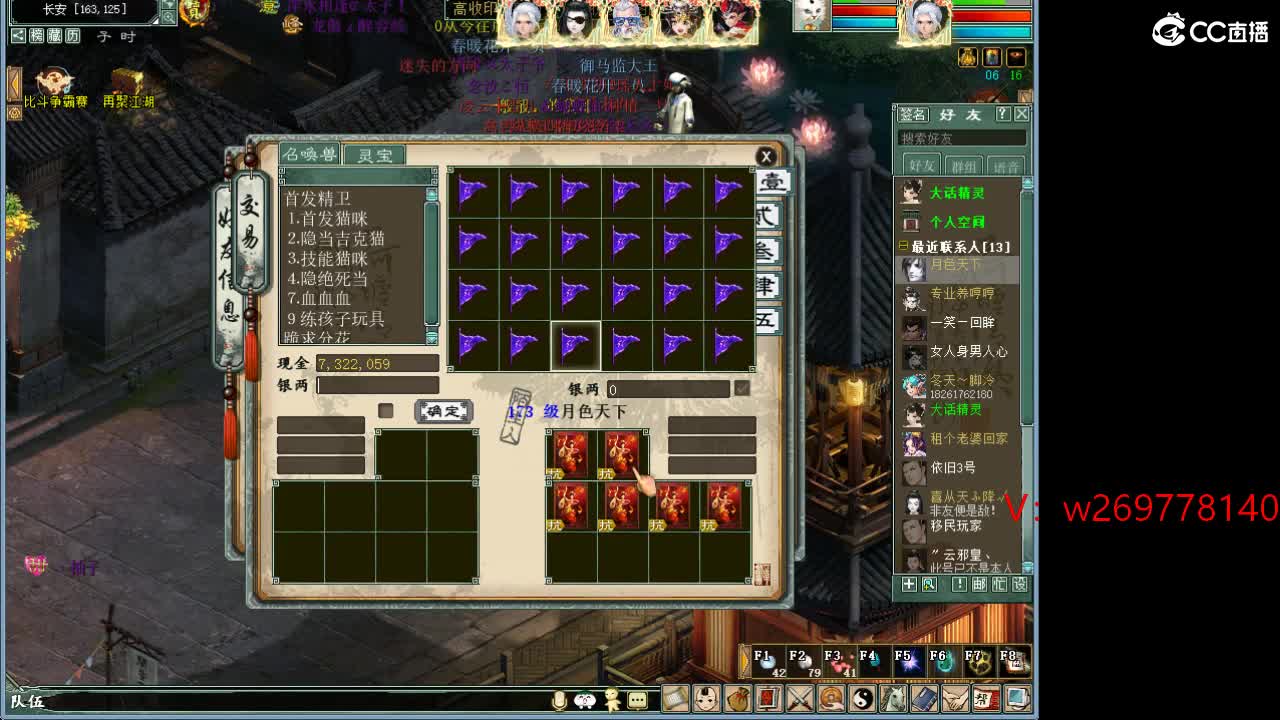This screenshot has height=720, width=1280.
Task: Open the 群组 tab in friends panel
Action: click(964, 165)
